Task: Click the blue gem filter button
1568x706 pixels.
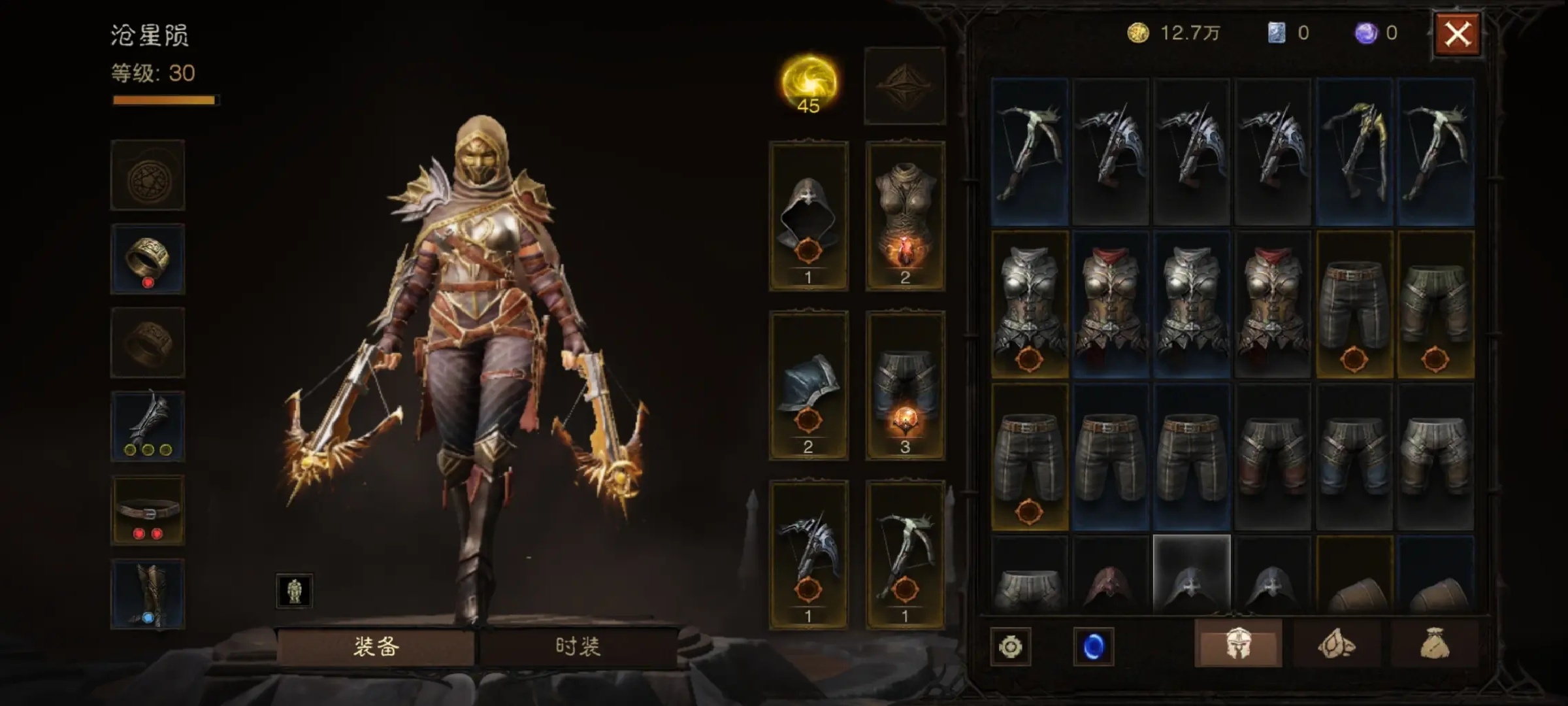Action: click(x=1093, y=647)
